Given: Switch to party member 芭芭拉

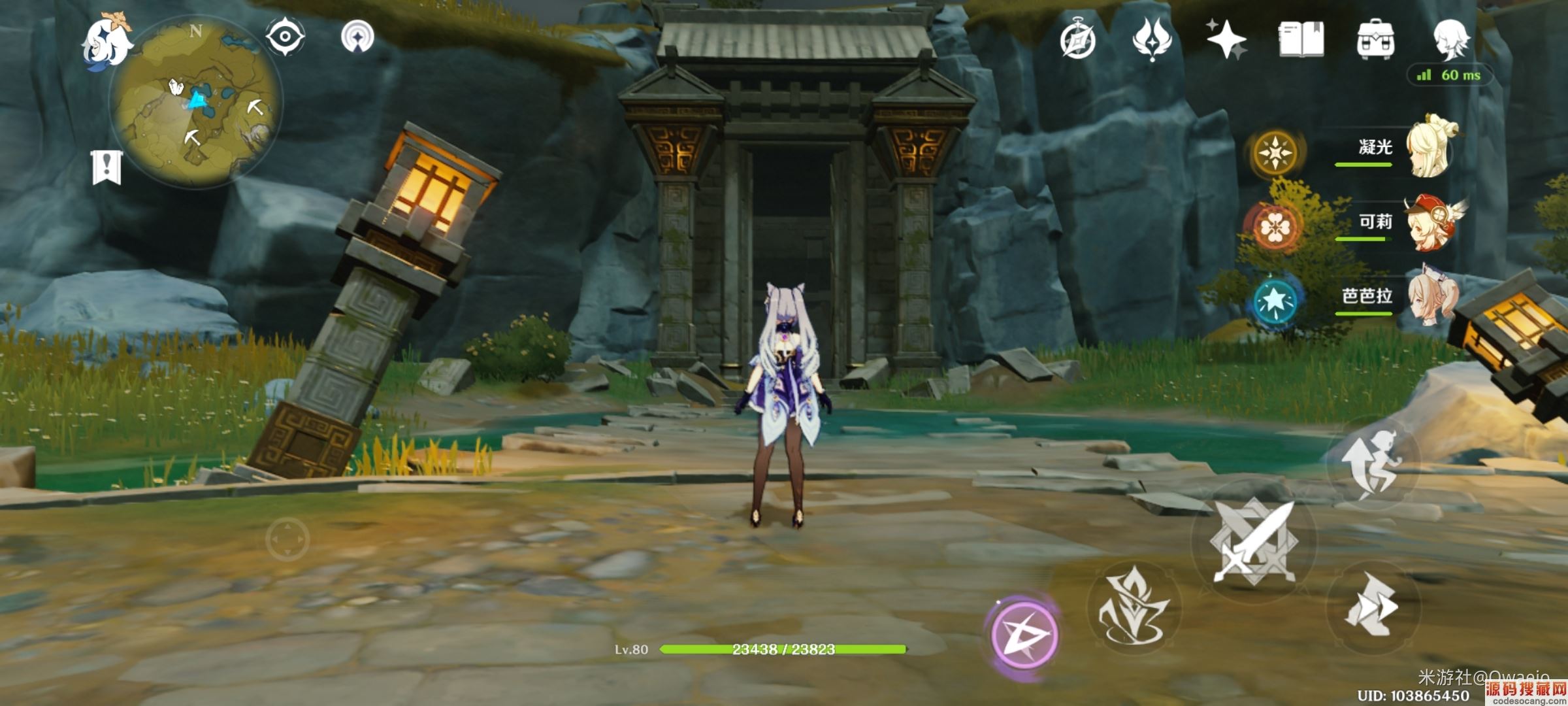Looking at the screenshot, I should [x=1431, y=297].
